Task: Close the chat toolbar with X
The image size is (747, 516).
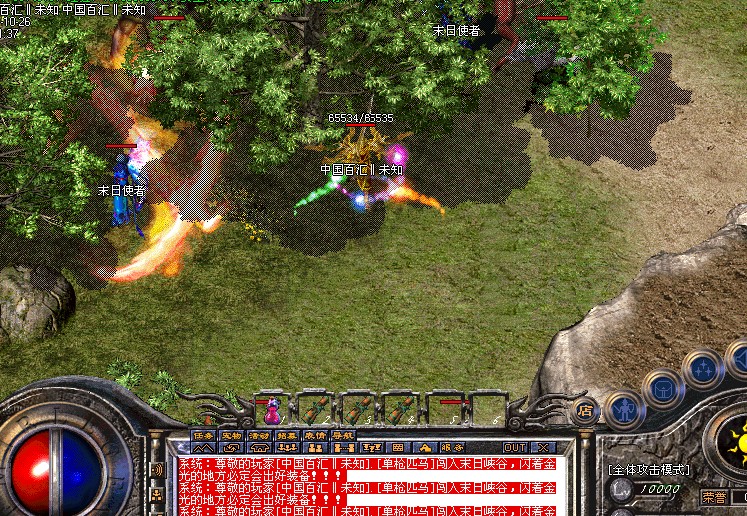Action: point(543,447)
